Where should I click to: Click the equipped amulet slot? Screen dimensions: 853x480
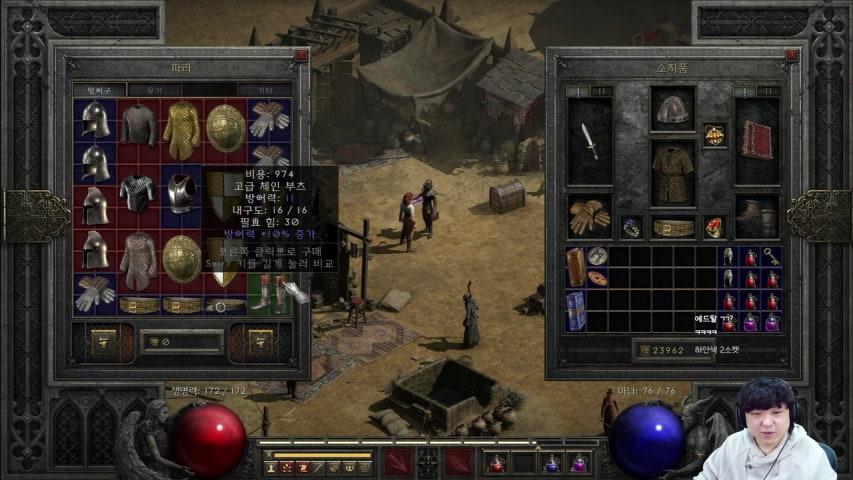click(714, 134)
